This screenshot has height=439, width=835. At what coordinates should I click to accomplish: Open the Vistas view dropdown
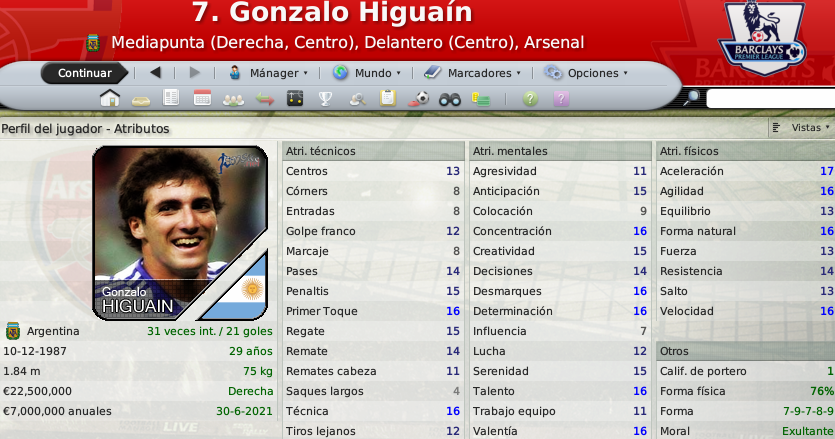[802, 128]
